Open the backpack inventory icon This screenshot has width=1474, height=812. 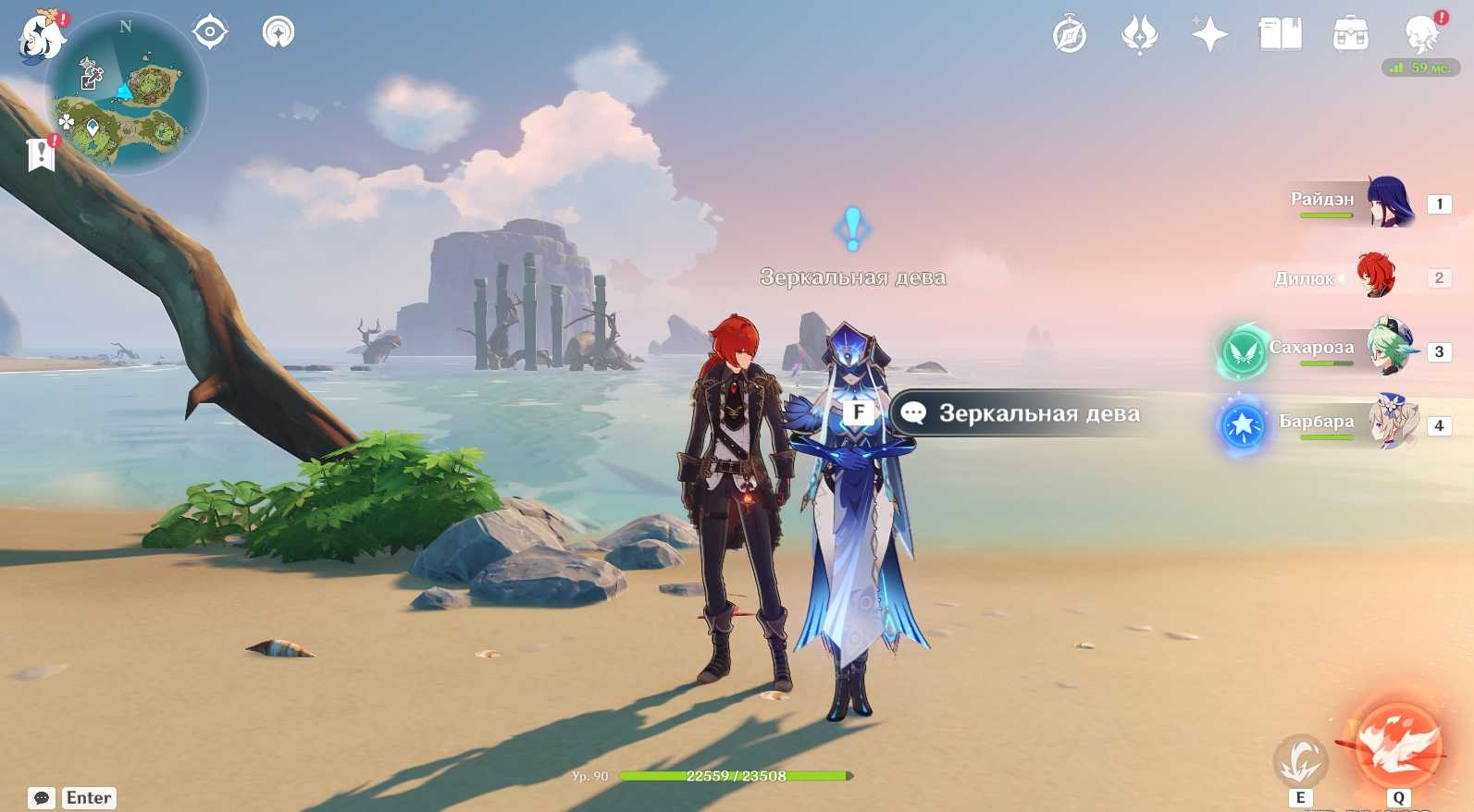click(1350, 34)
